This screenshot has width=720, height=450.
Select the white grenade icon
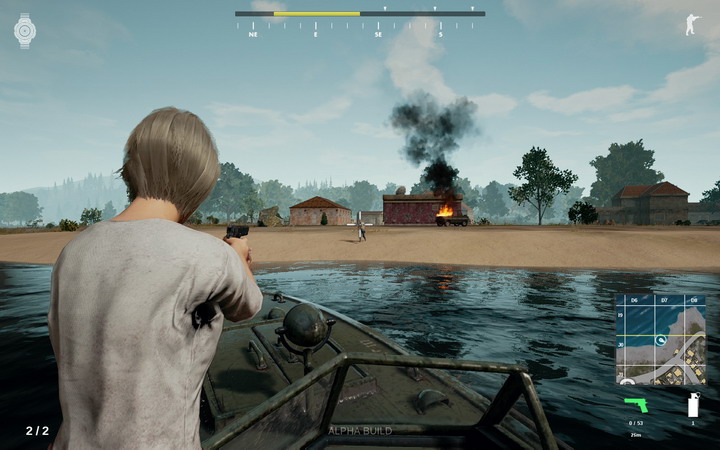pos(692,405)
